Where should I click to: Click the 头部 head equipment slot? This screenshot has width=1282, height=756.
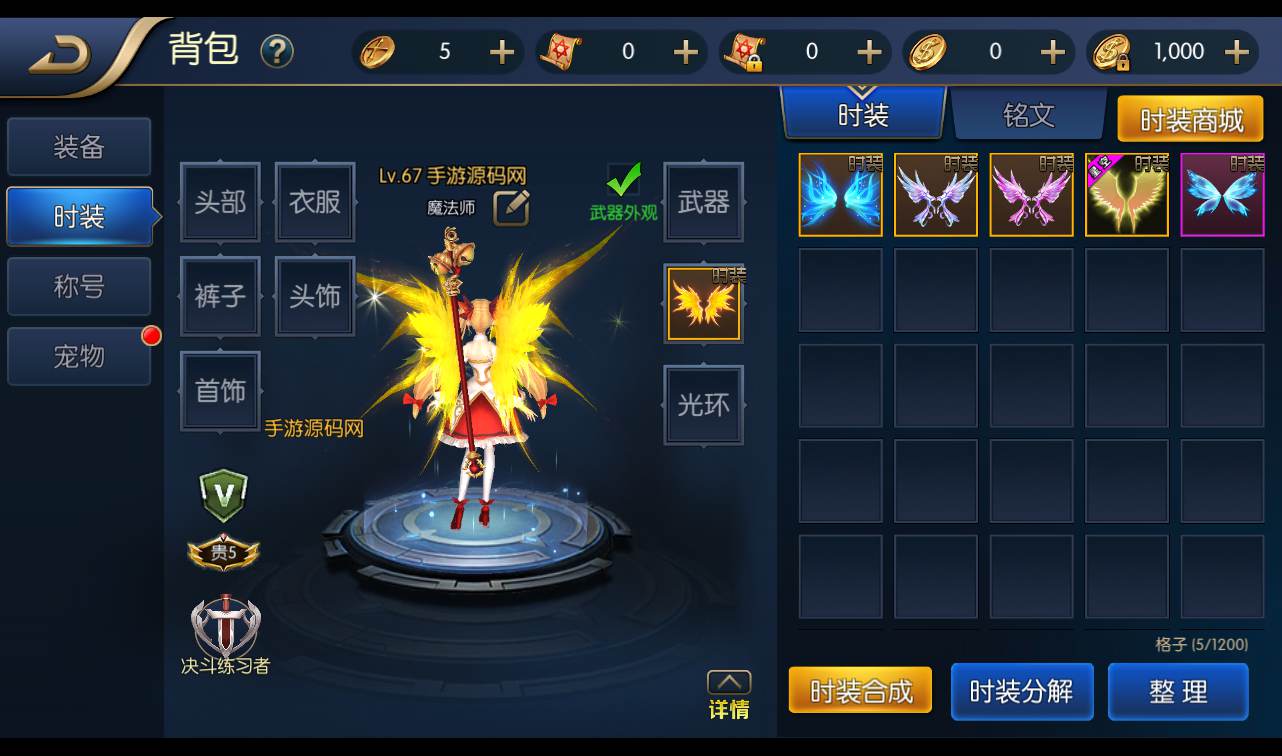click(219, 202)
